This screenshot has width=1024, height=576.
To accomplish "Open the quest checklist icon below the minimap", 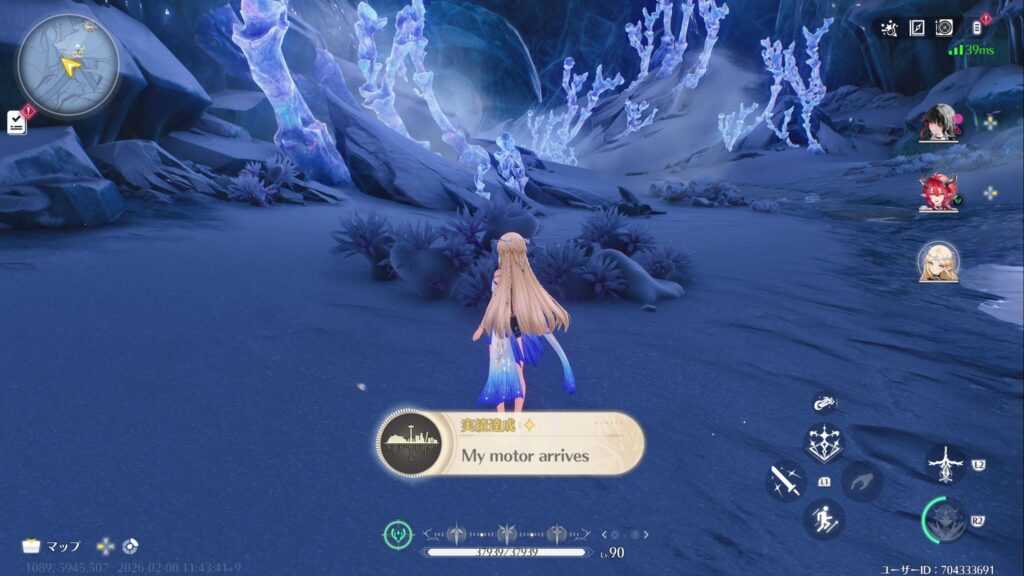I will 17,121.
